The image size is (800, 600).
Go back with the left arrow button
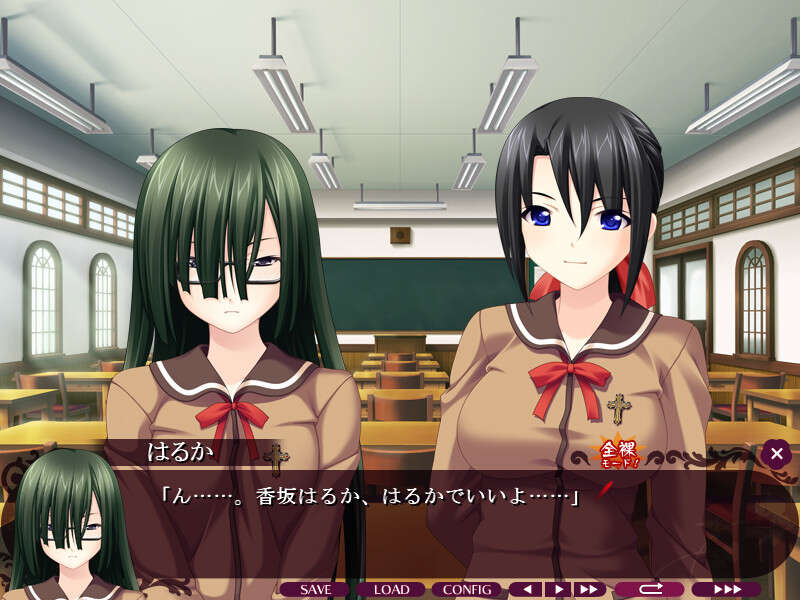click(526, 590)
